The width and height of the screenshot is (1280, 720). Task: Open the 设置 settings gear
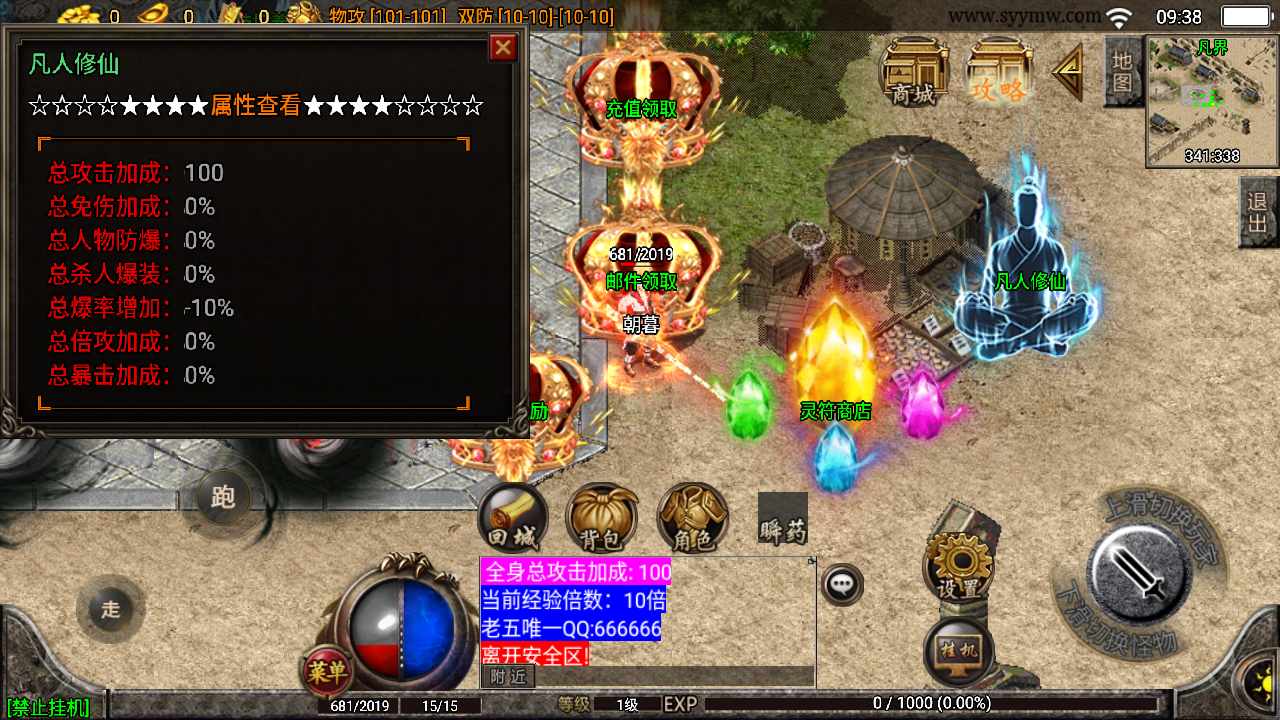[x=958, y=568]
